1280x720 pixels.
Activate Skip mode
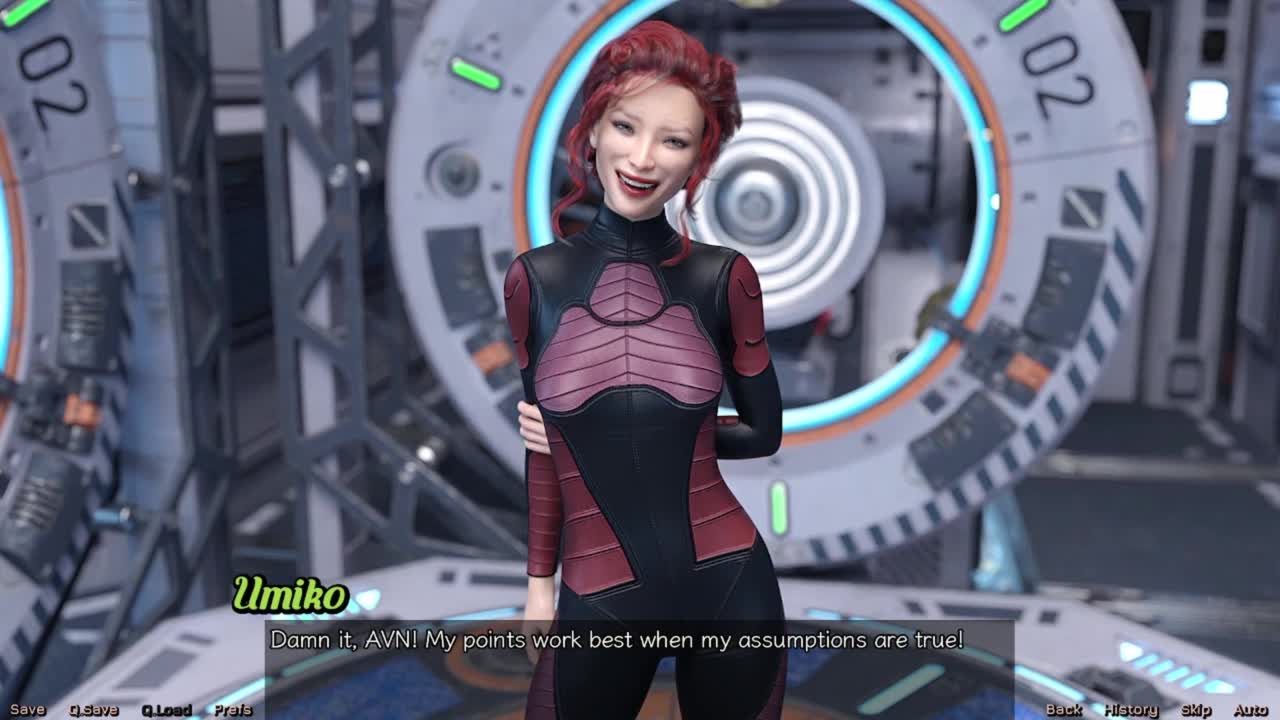tap(1196, 710)
